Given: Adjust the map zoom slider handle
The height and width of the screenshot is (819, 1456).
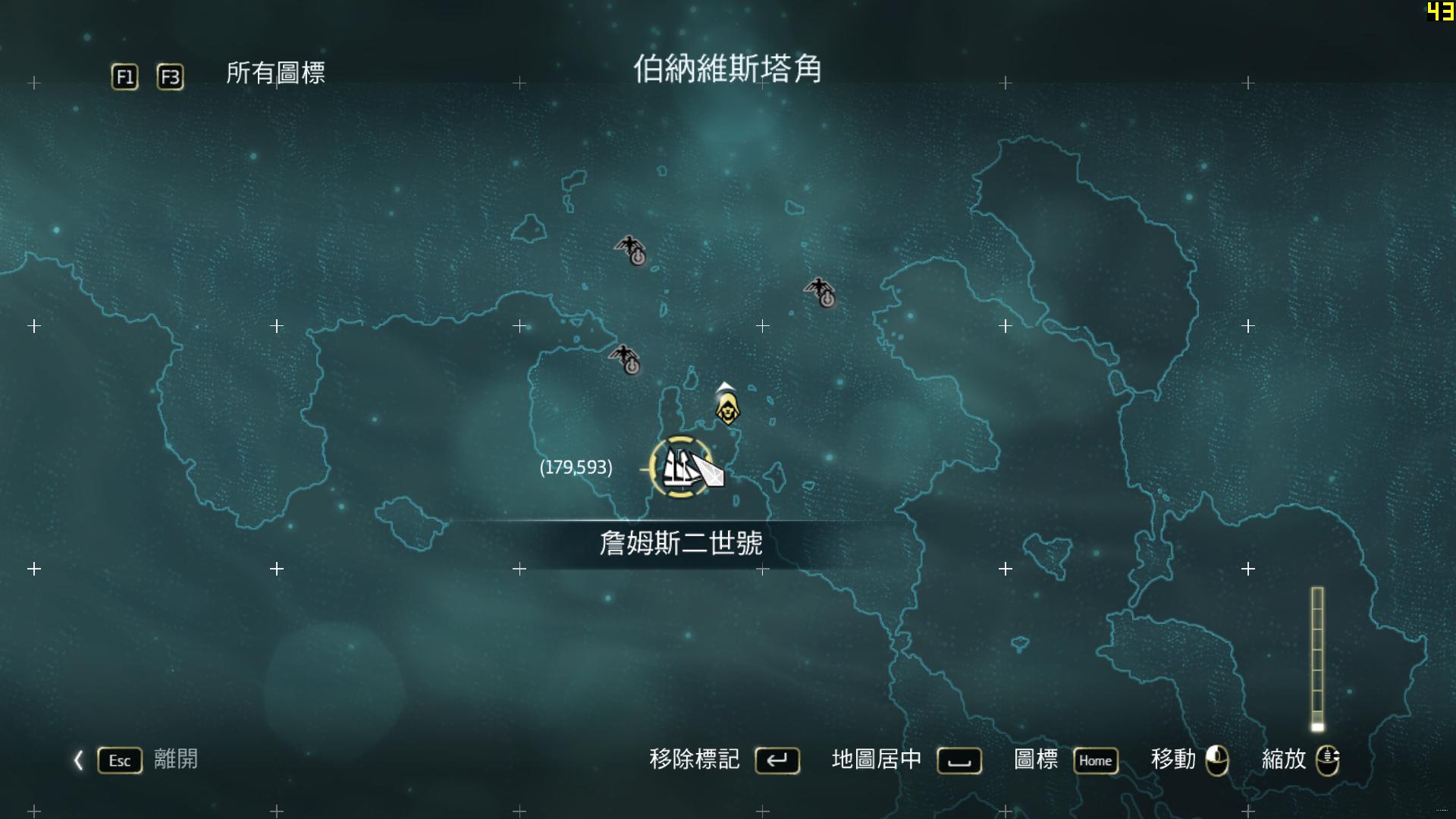Looking at the screenshot, I should [x=1317, y=726].
